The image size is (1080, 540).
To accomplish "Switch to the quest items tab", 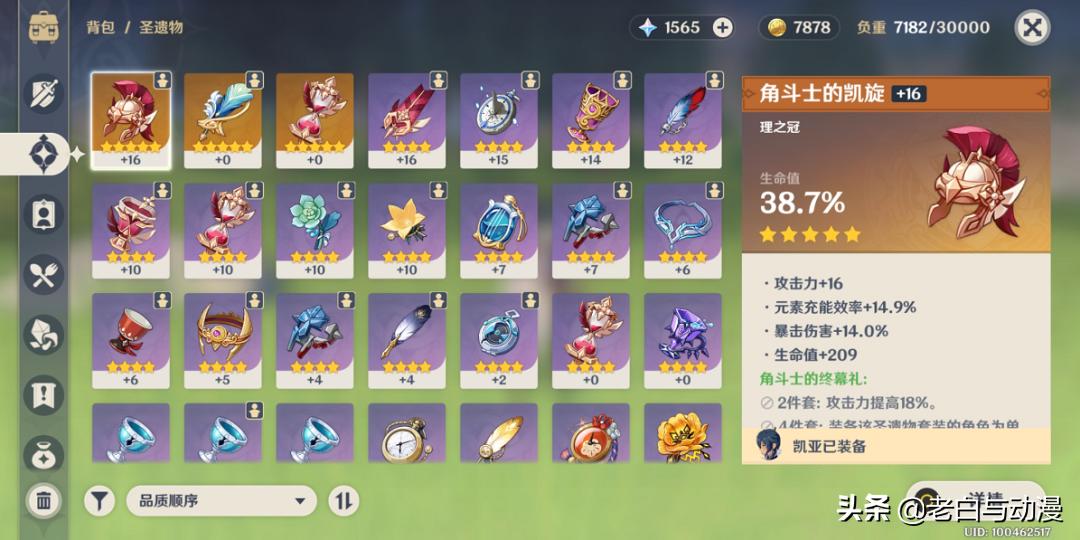I will pyautogui.click(x=44, y=395).
